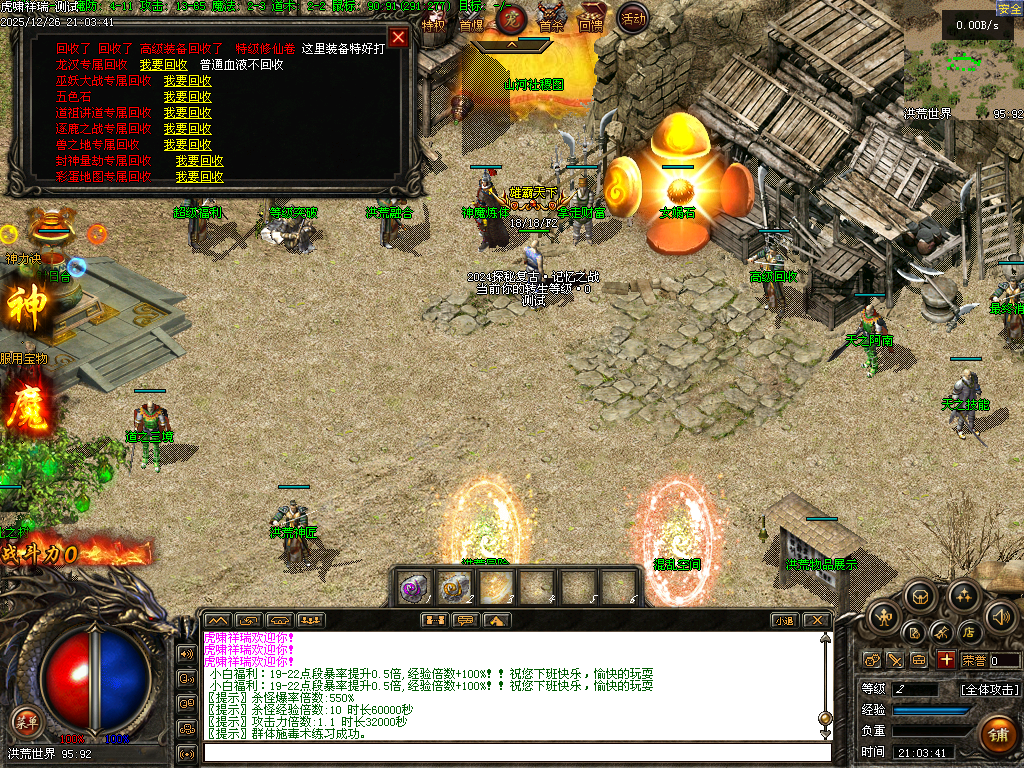Click the 小退 logout button

pyautogui.click(x=784, y=620)
